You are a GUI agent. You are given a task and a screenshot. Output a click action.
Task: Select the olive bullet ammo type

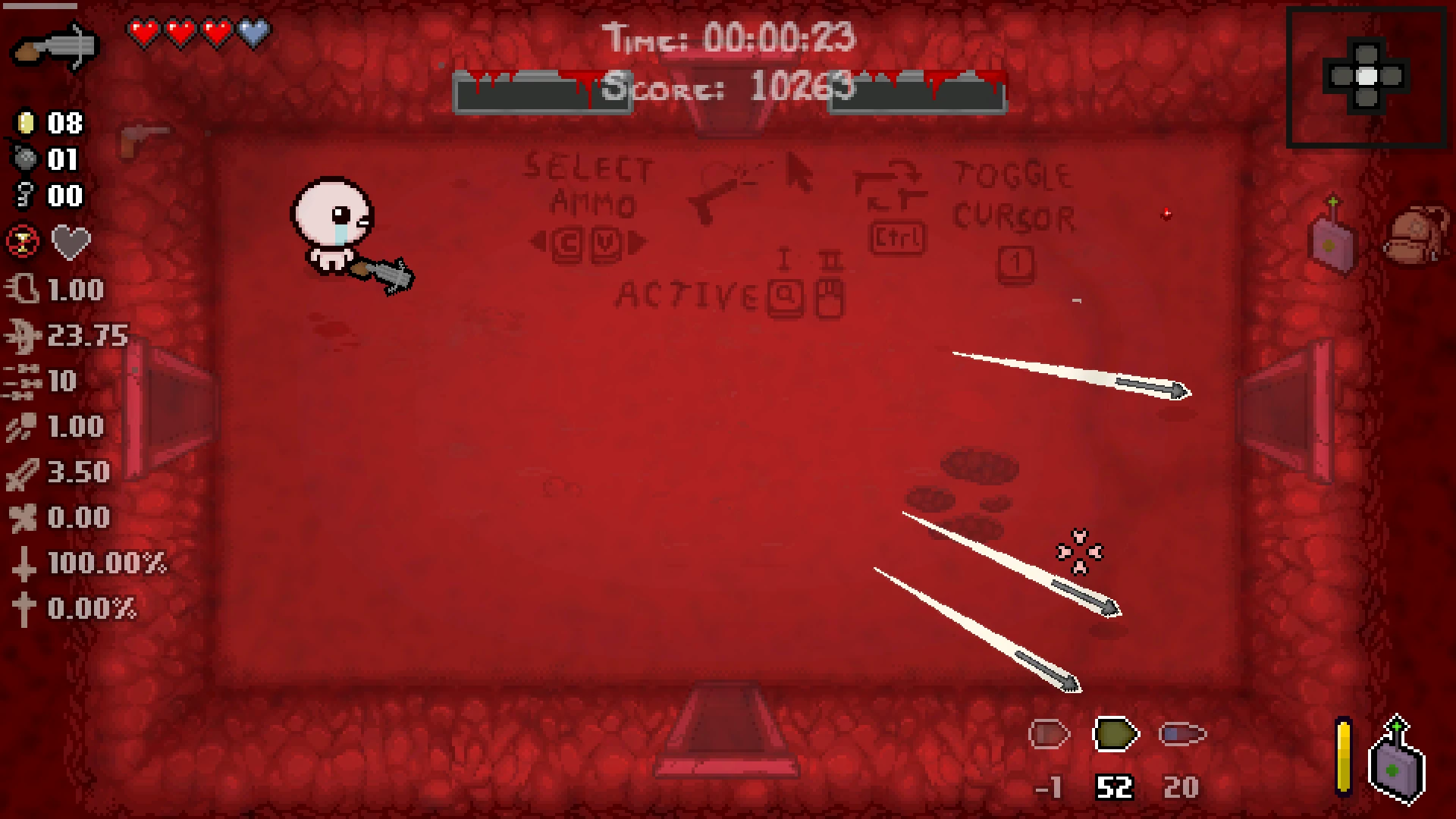coord(1114,733)
